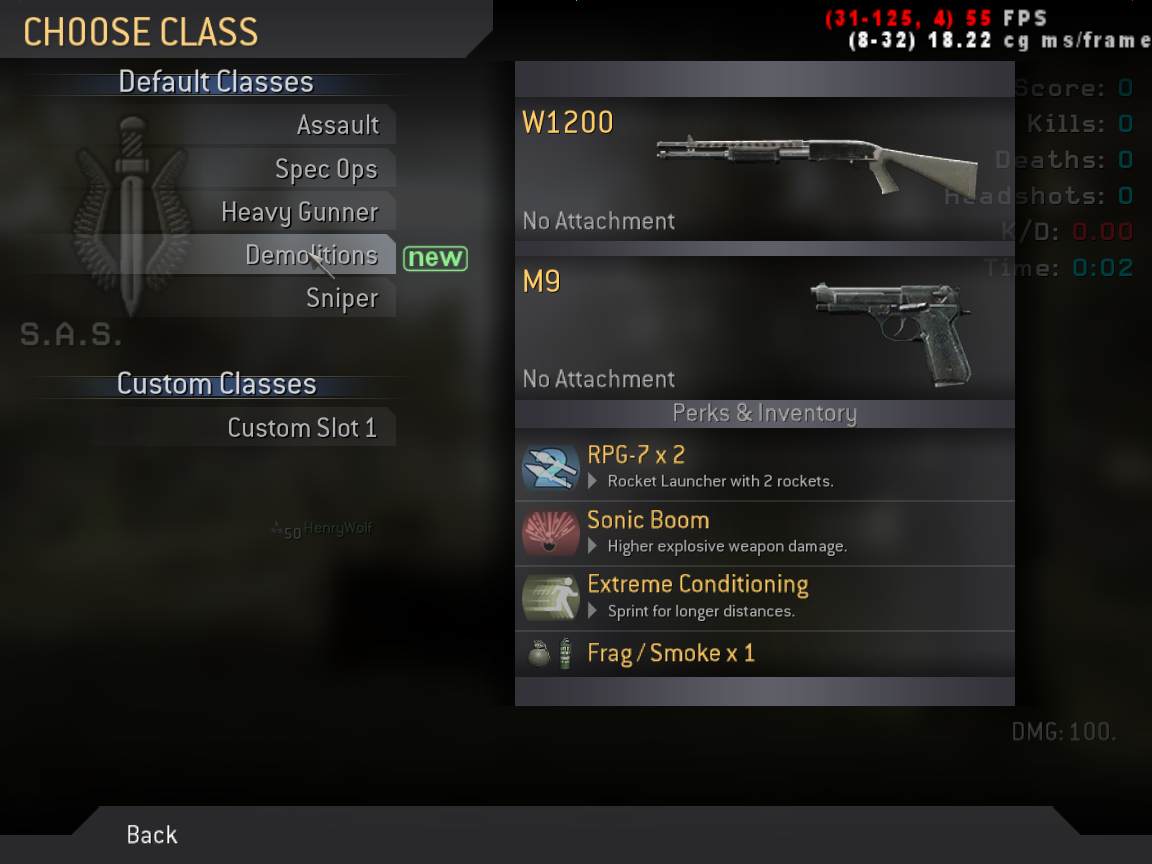The height and width of the screenshot is (864, 1152).
Task: Go Back to previous menu
Action: [152, 834]
